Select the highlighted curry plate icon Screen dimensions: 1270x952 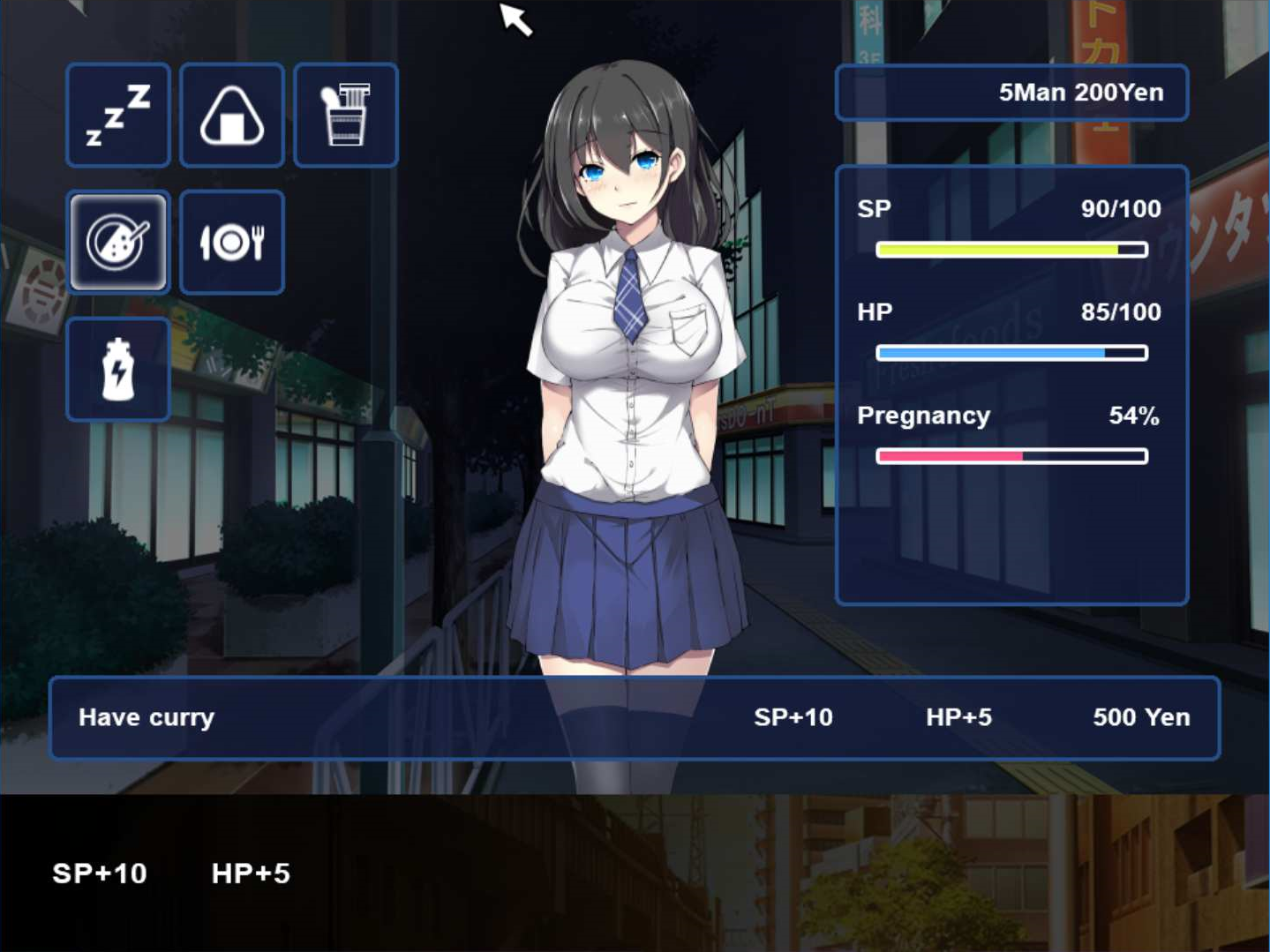pos(118,242)
